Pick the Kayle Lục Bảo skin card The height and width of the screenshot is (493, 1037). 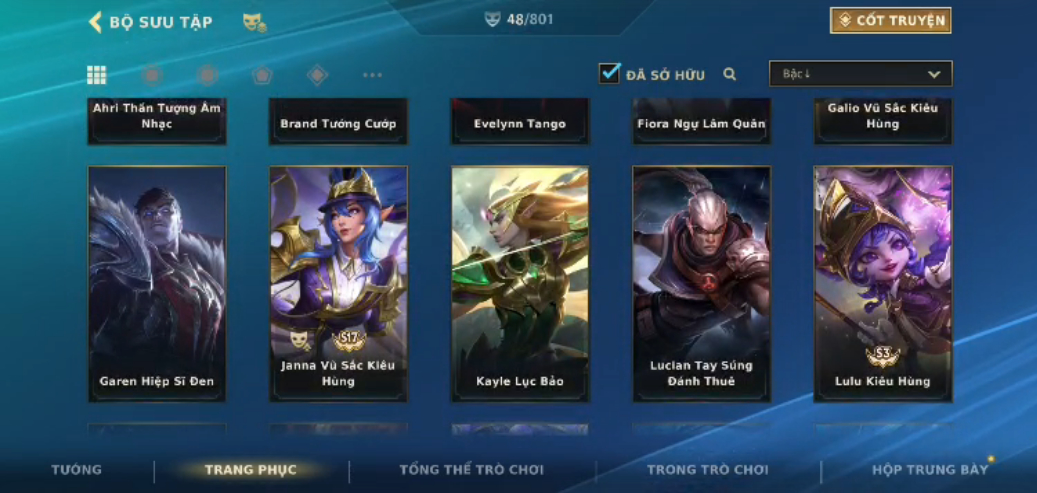[x=520, y=284]
